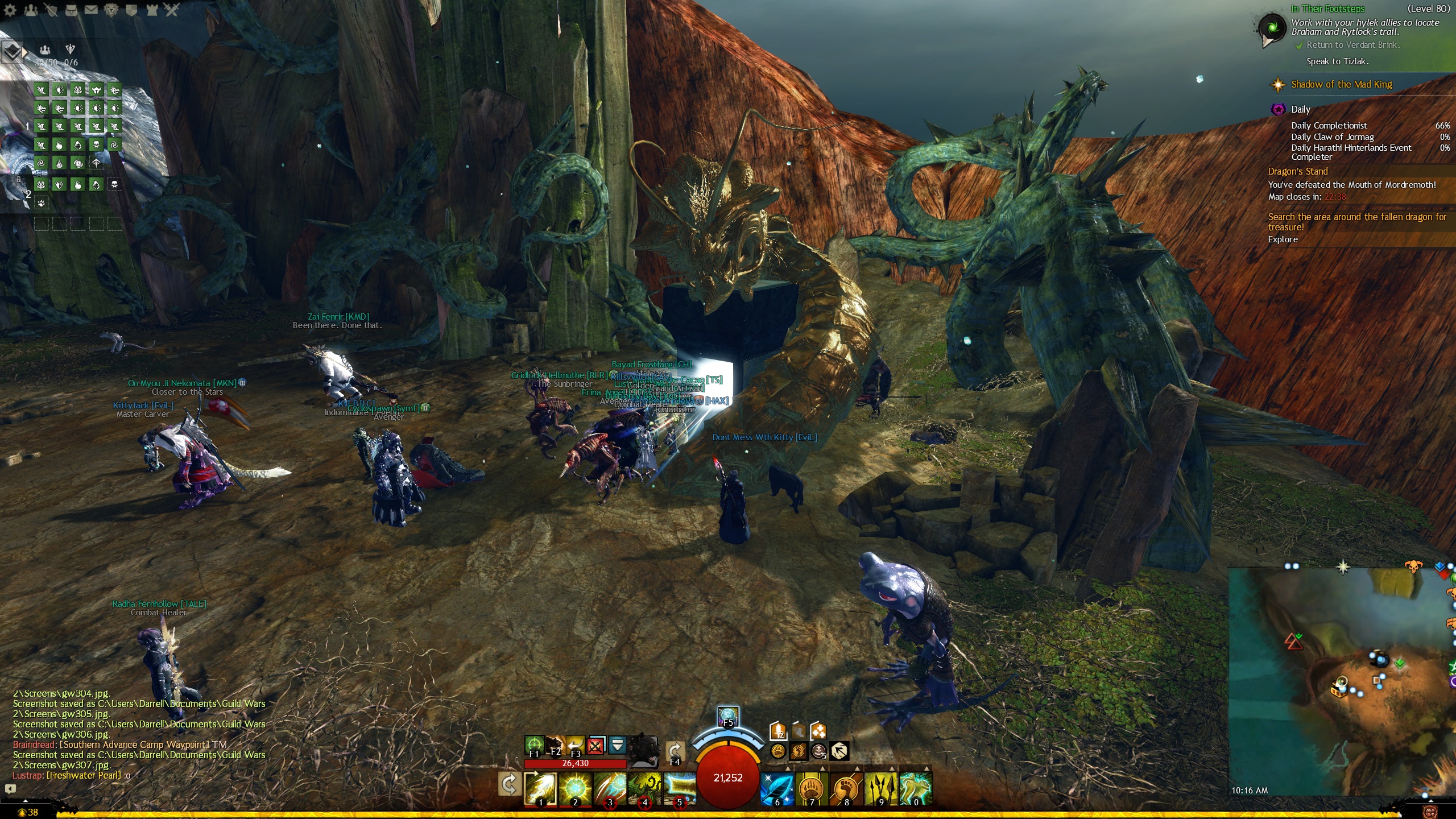The width and height of the screenshot is (1456, 819).
Task: Activate the bear paw utility skill 7
Action: (x=812, y=788)
